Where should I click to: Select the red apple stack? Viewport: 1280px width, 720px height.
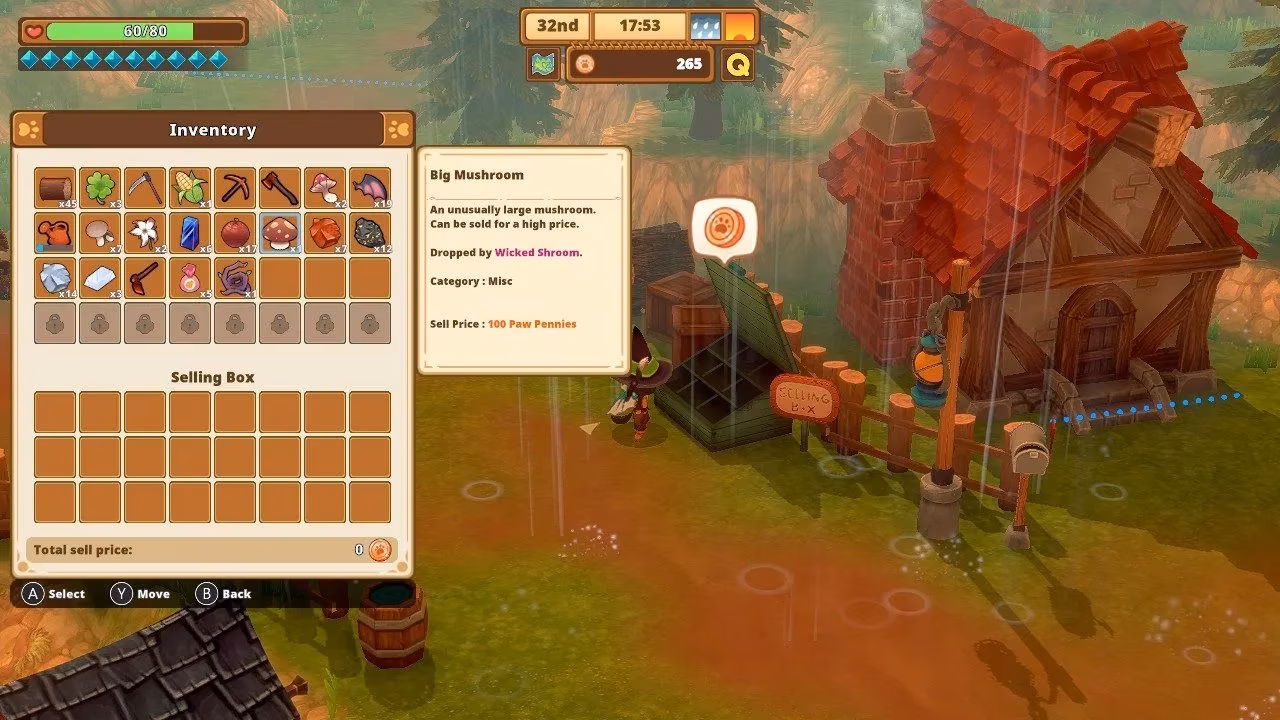click(235, 233)
